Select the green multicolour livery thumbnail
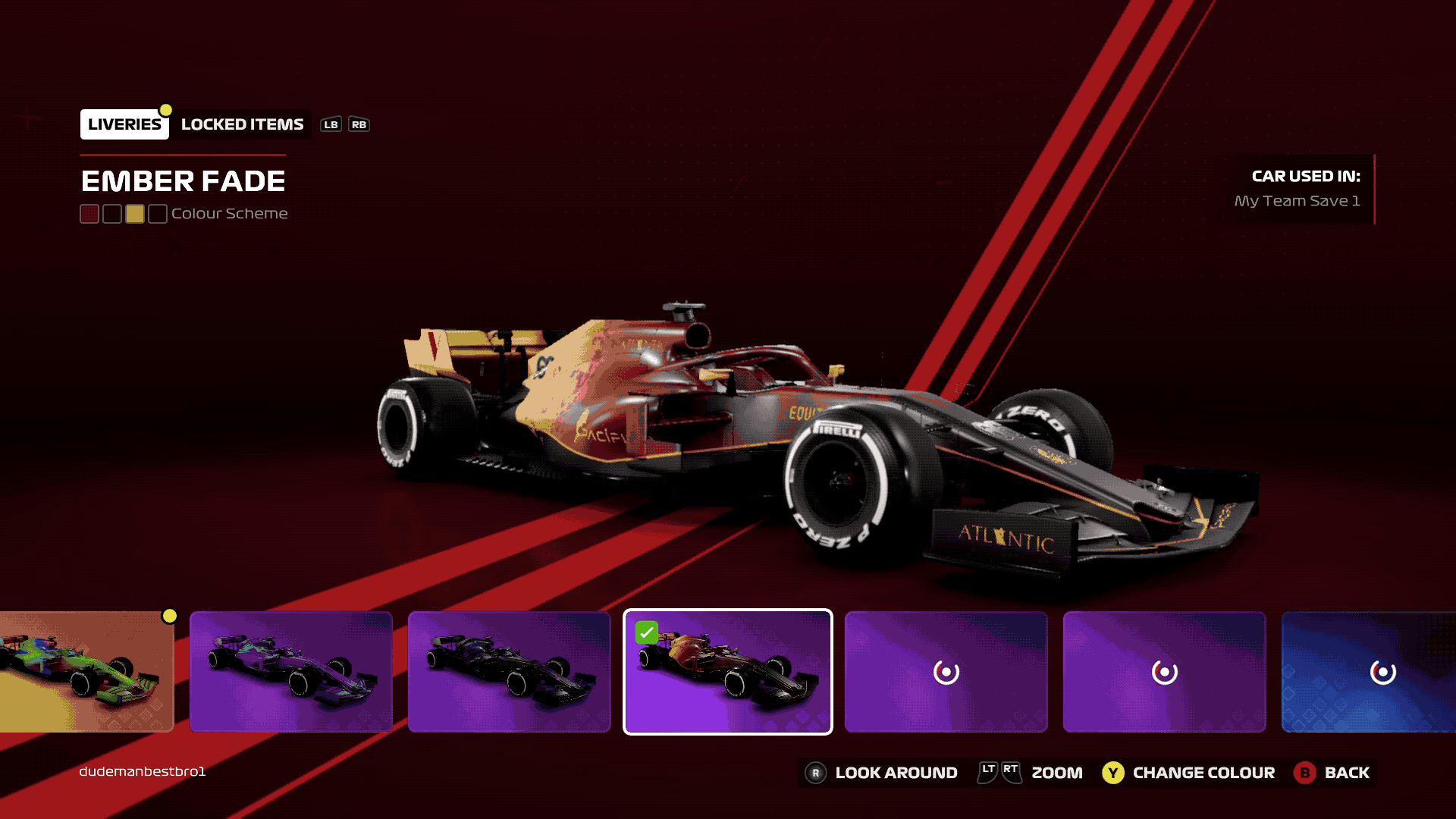1456x819 pixels. coord(86,672)
